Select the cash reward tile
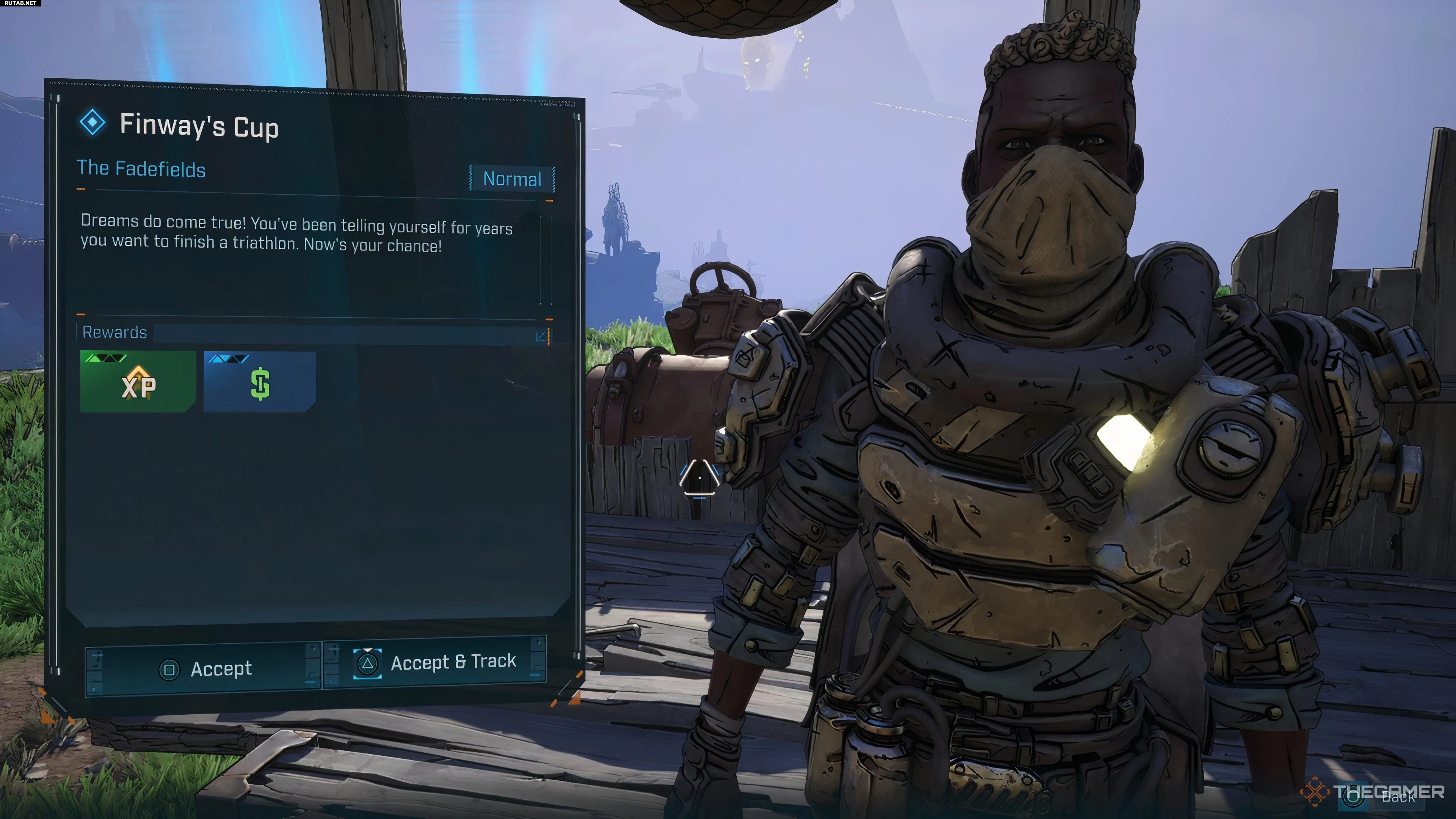This screenshot has height=819, width=1456. 259,382
